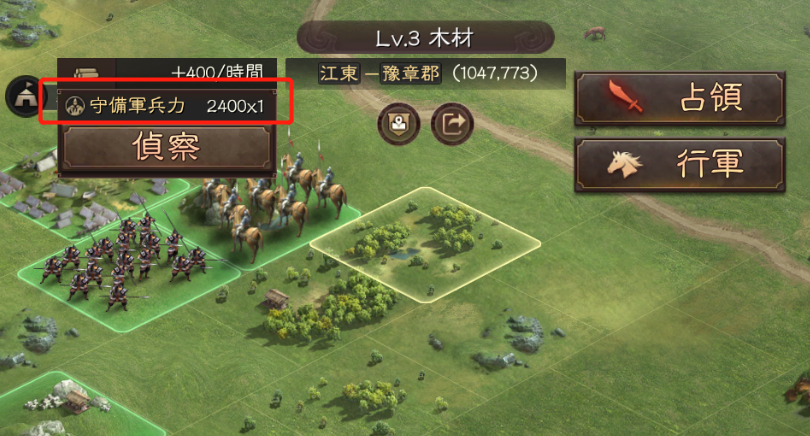Open the round tent camp icon
Image resolution: width=810 pixels, height=436 pixels.
21,95
